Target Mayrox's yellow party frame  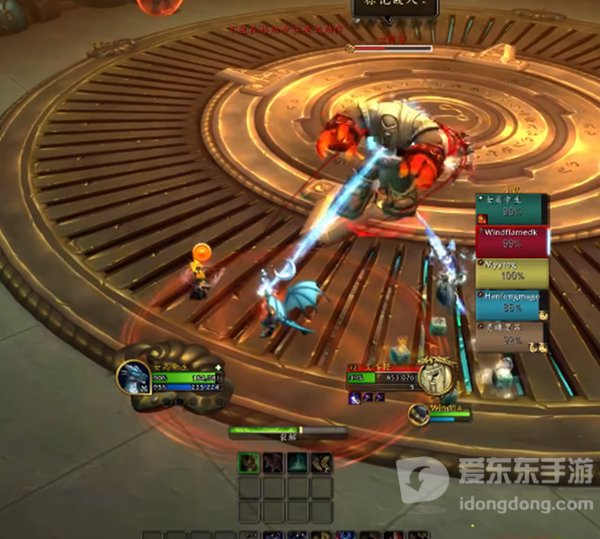pos(511,272)
